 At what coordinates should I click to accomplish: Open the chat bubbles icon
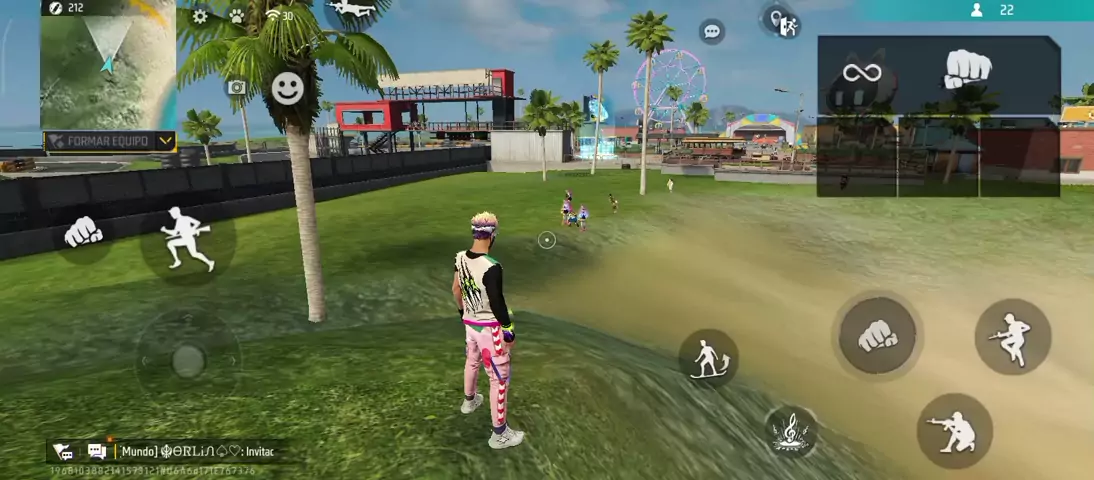[97, 451]
